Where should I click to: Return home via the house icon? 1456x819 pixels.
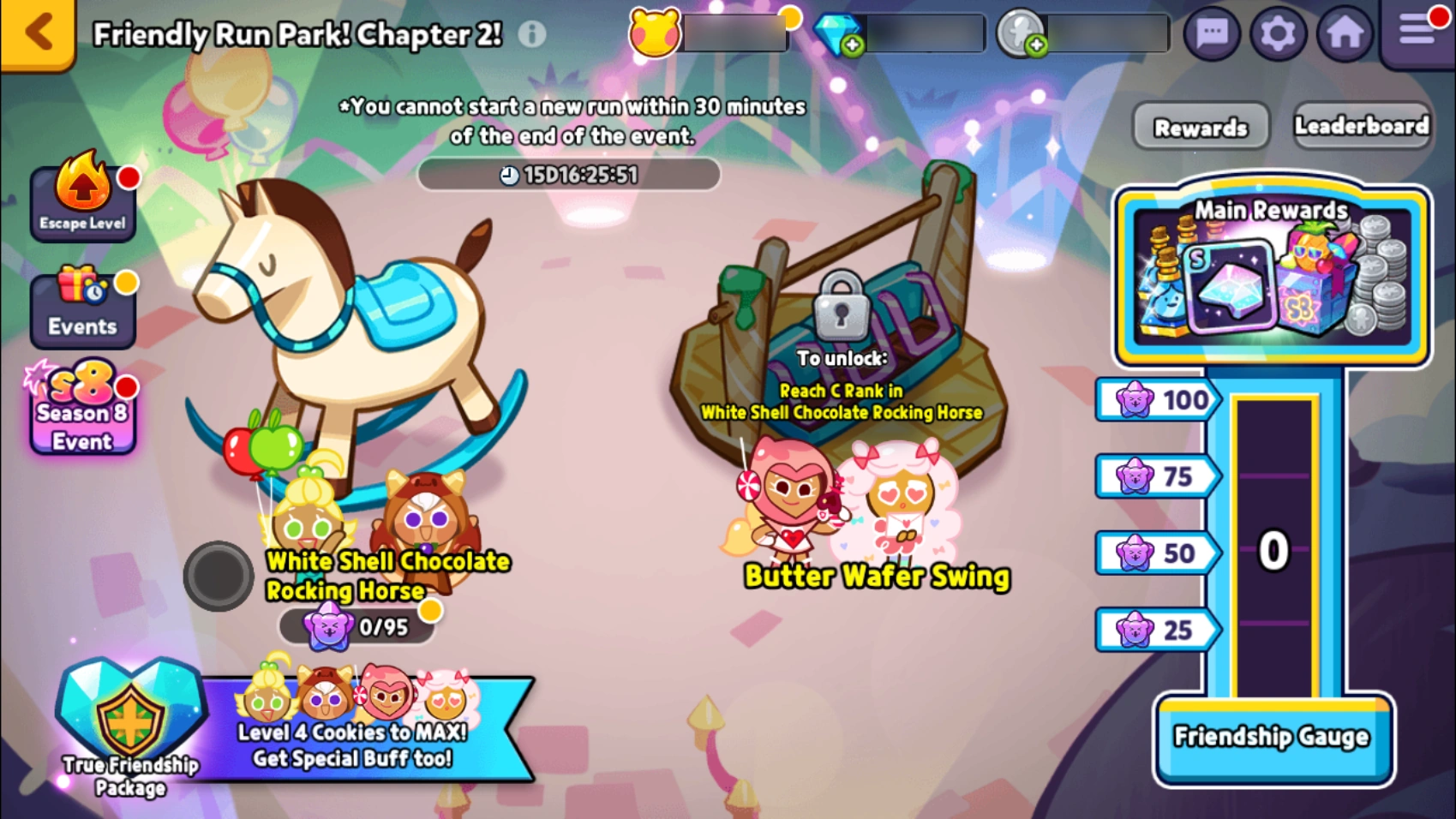tap(1346, 33)
